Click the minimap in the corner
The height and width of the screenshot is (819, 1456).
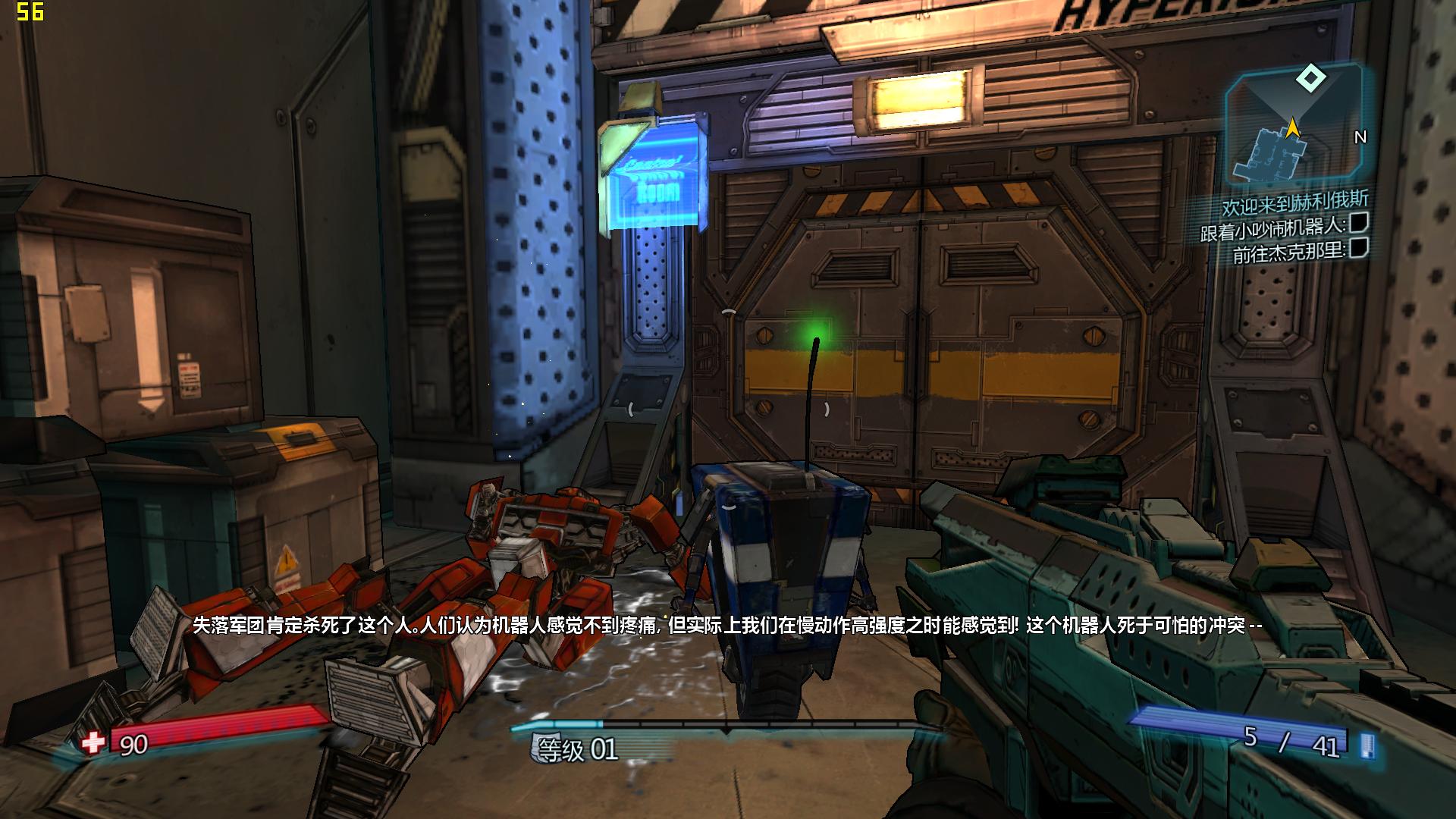(x=1292, y=129)
